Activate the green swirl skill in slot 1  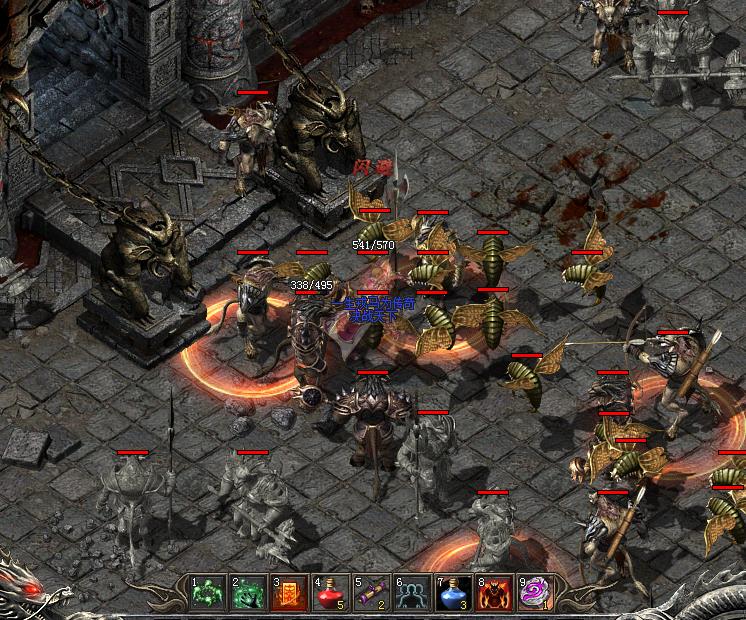point(206,593)
